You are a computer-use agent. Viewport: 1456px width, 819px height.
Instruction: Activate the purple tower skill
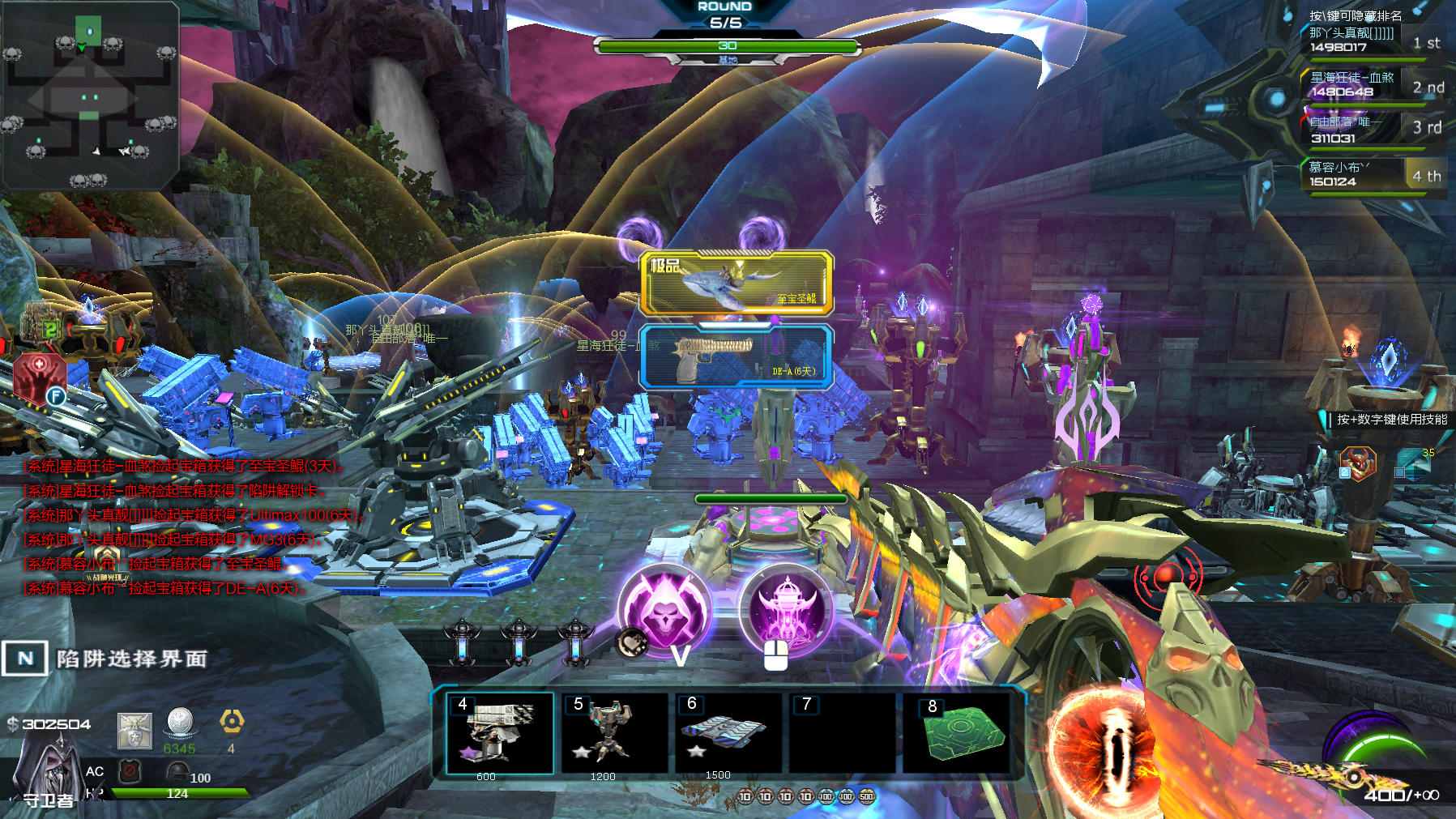click(785, 610)
